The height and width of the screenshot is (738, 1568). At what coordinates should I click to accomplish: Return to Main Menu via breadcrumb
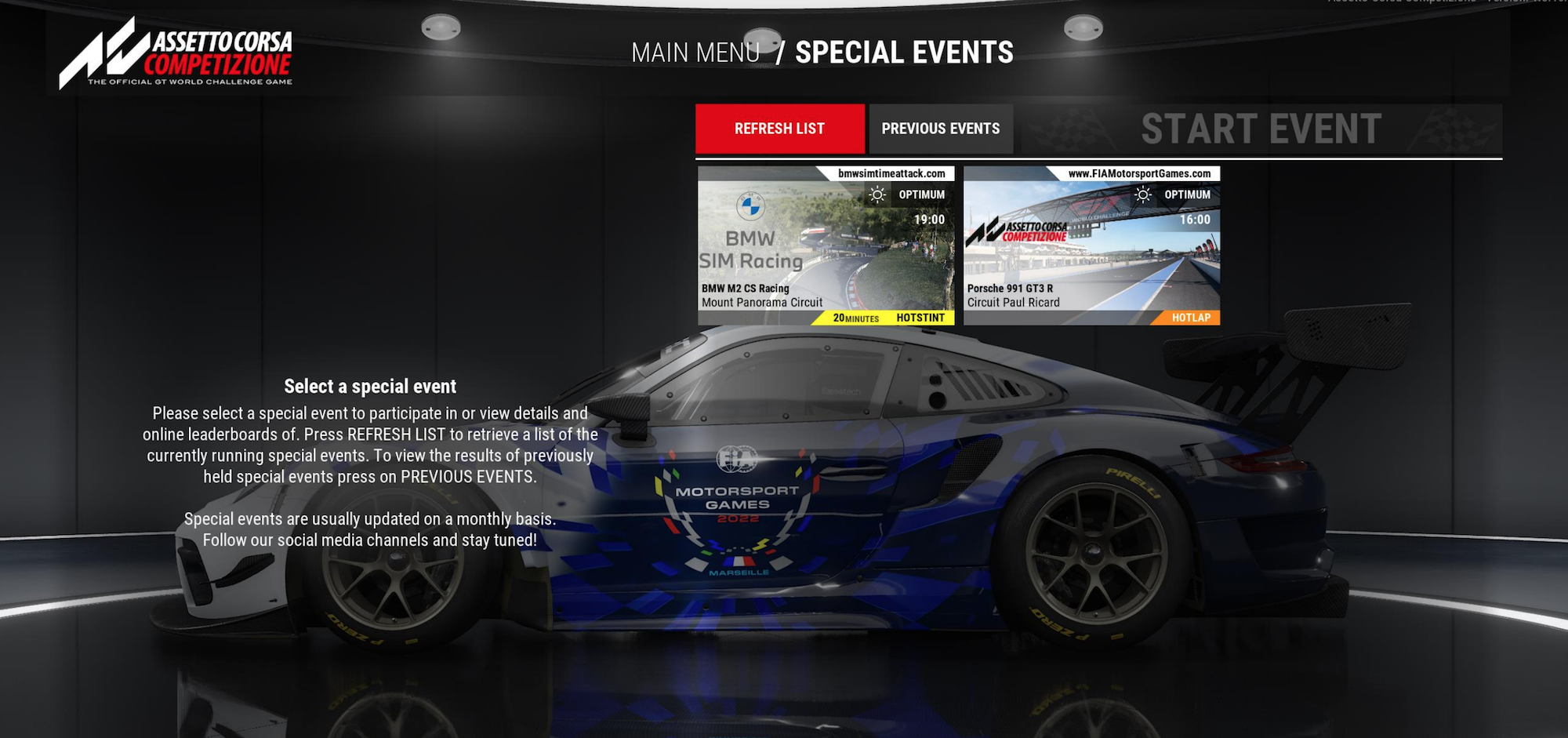point(695,53)
